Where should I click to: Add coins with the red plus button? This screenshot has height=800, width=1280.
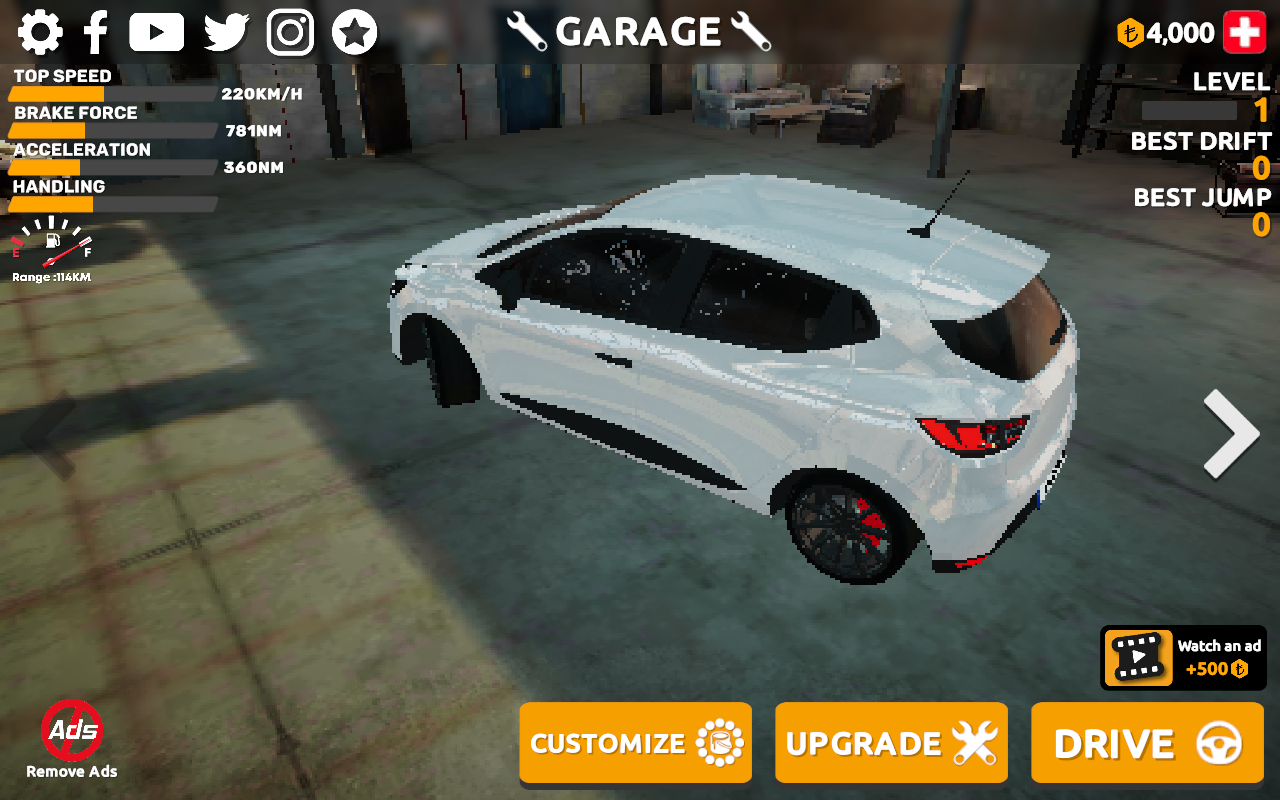click(1244, 33)
